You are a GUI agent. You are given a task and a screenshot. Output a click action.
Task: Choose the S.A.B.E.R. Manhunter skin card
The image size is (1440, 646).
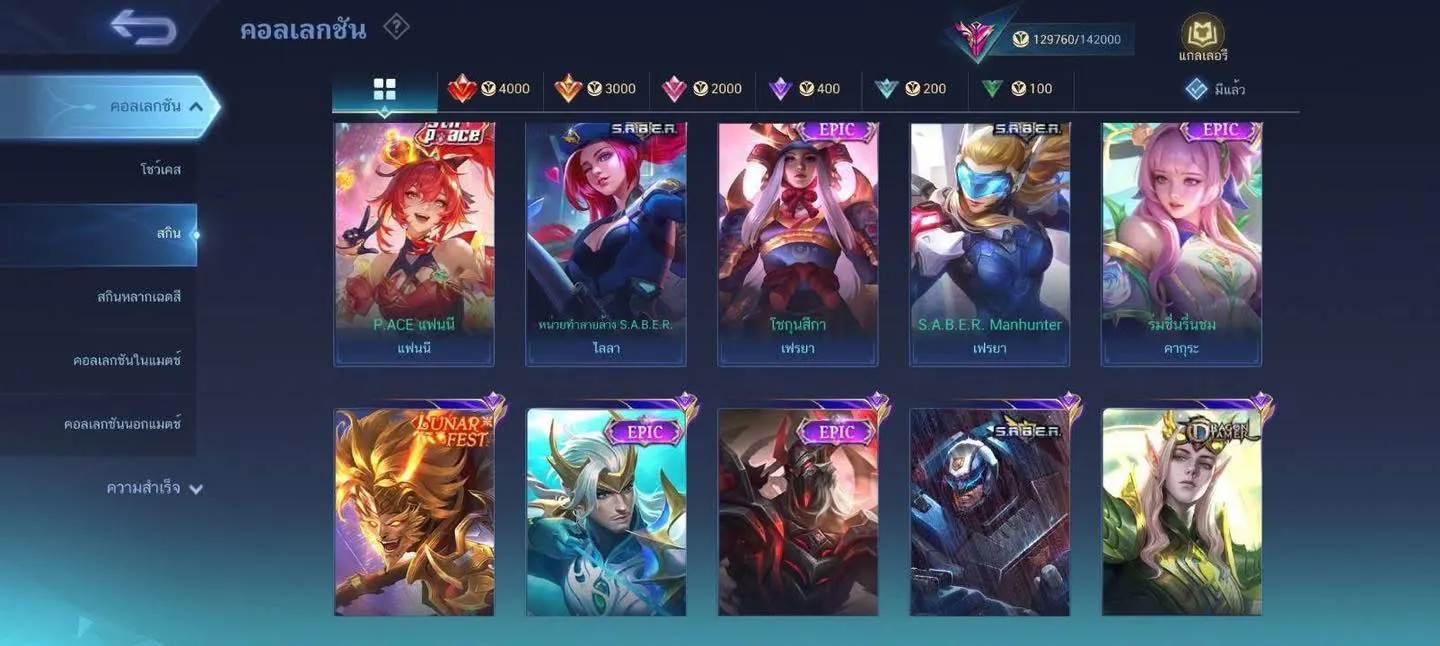[990, 243]
